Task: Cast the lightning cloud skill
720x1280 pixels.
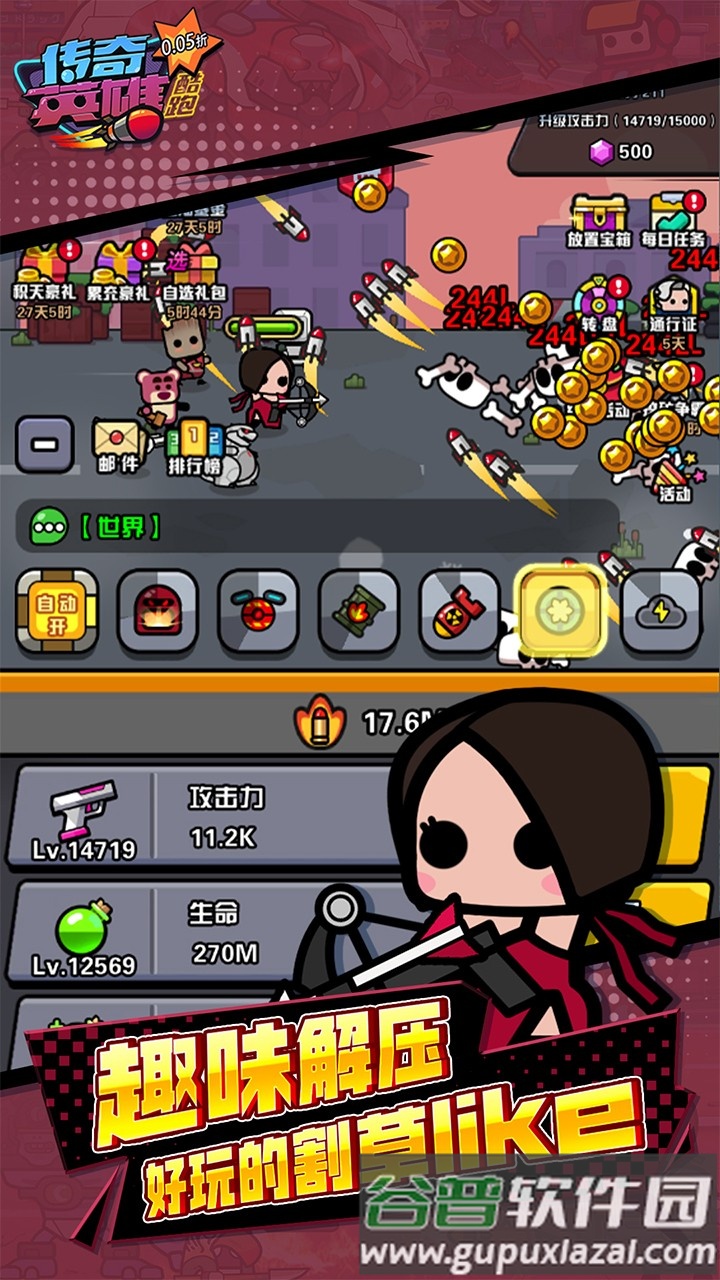Action: pyautogui.click(x=659, y=611)
